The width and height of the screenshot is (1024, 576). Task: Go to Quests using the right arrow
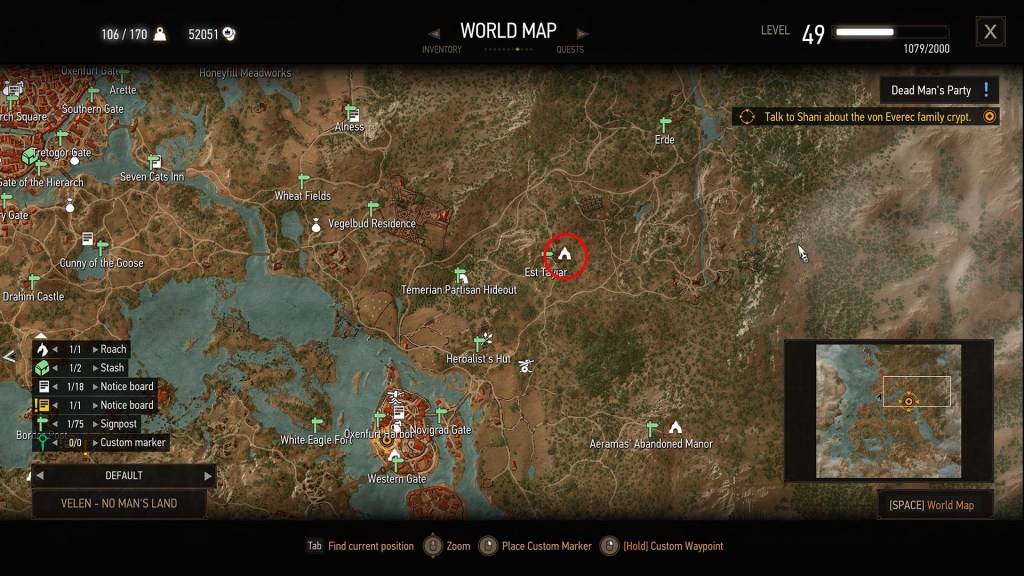(582, 33)
